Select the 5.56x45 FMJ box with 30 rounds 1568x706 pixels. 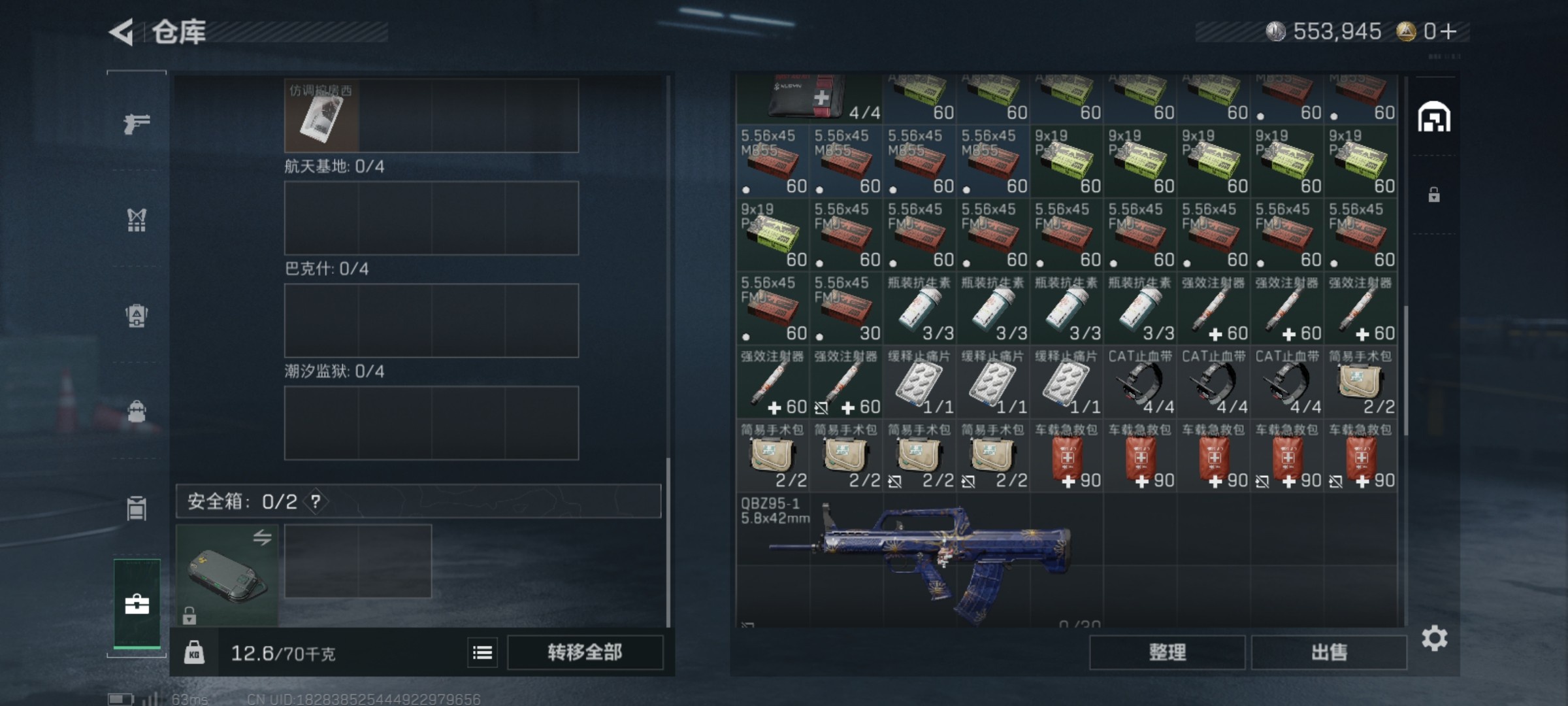tap(846, 309)
